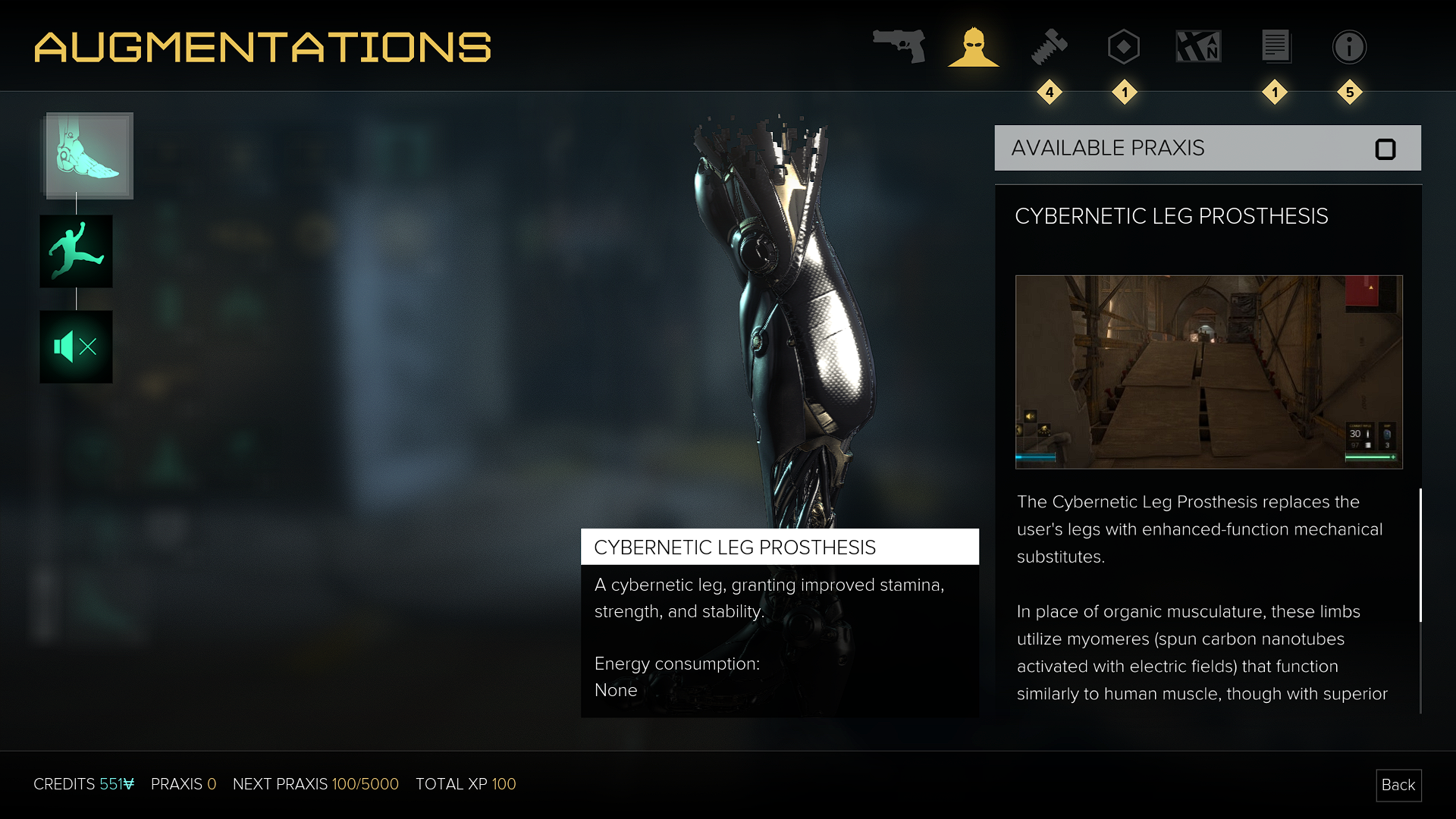Open the info circle tab

point(1349,47)
